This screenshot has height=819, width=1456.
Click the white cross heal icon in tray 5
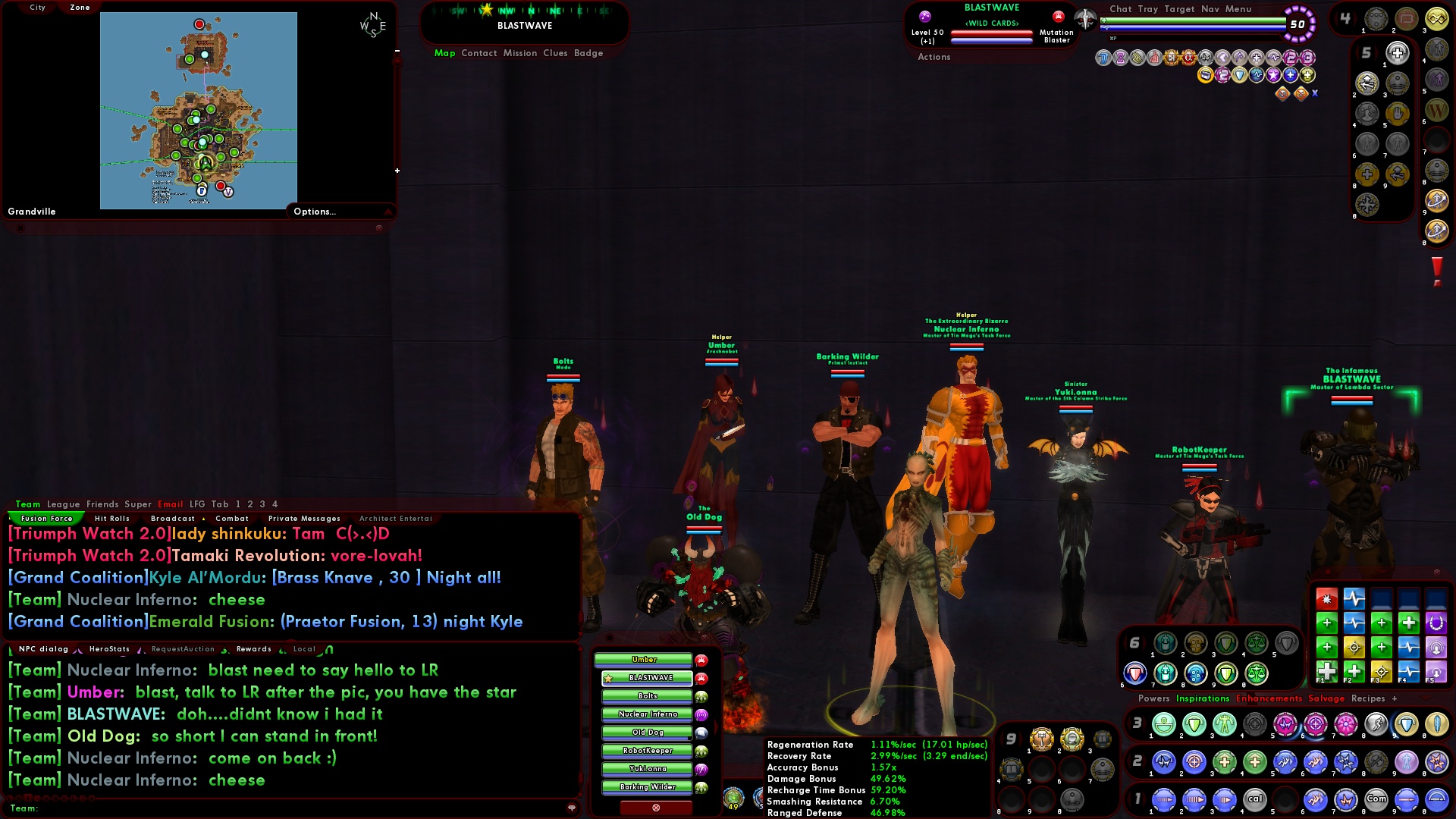click(x=1397, y=53)
